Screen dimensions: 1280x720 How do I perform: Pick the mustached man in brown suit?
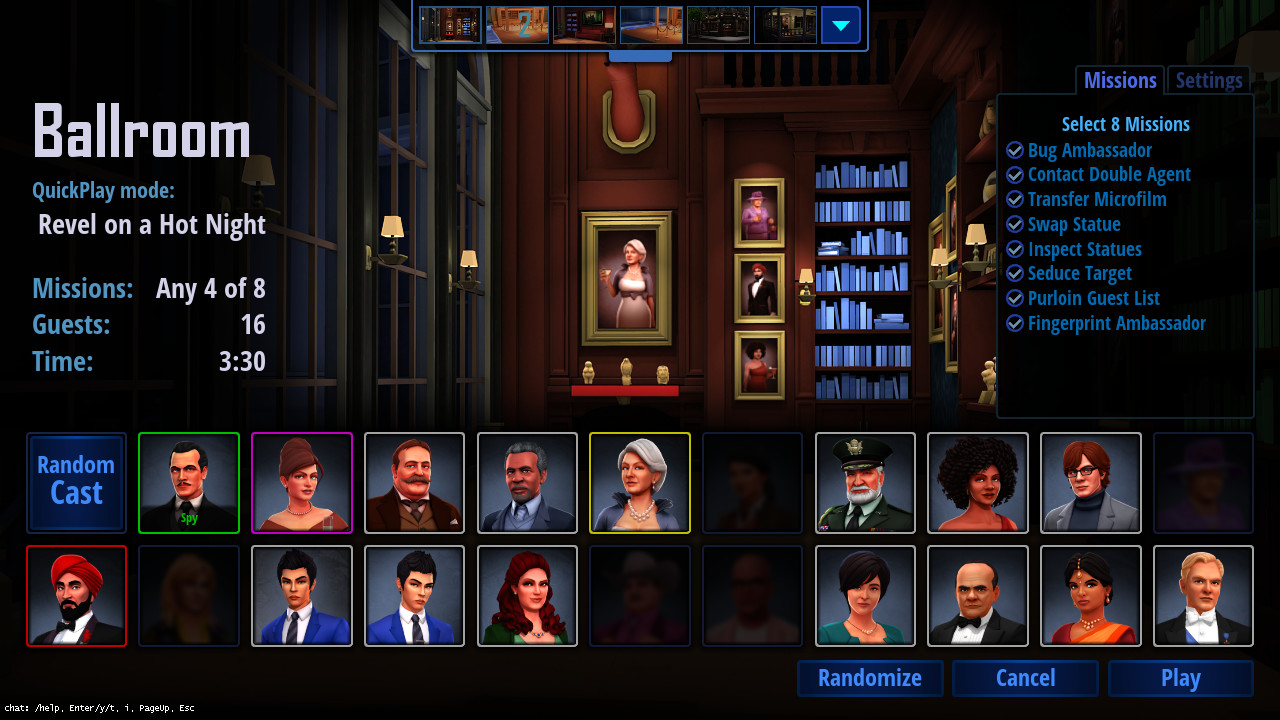coord(414,483)
